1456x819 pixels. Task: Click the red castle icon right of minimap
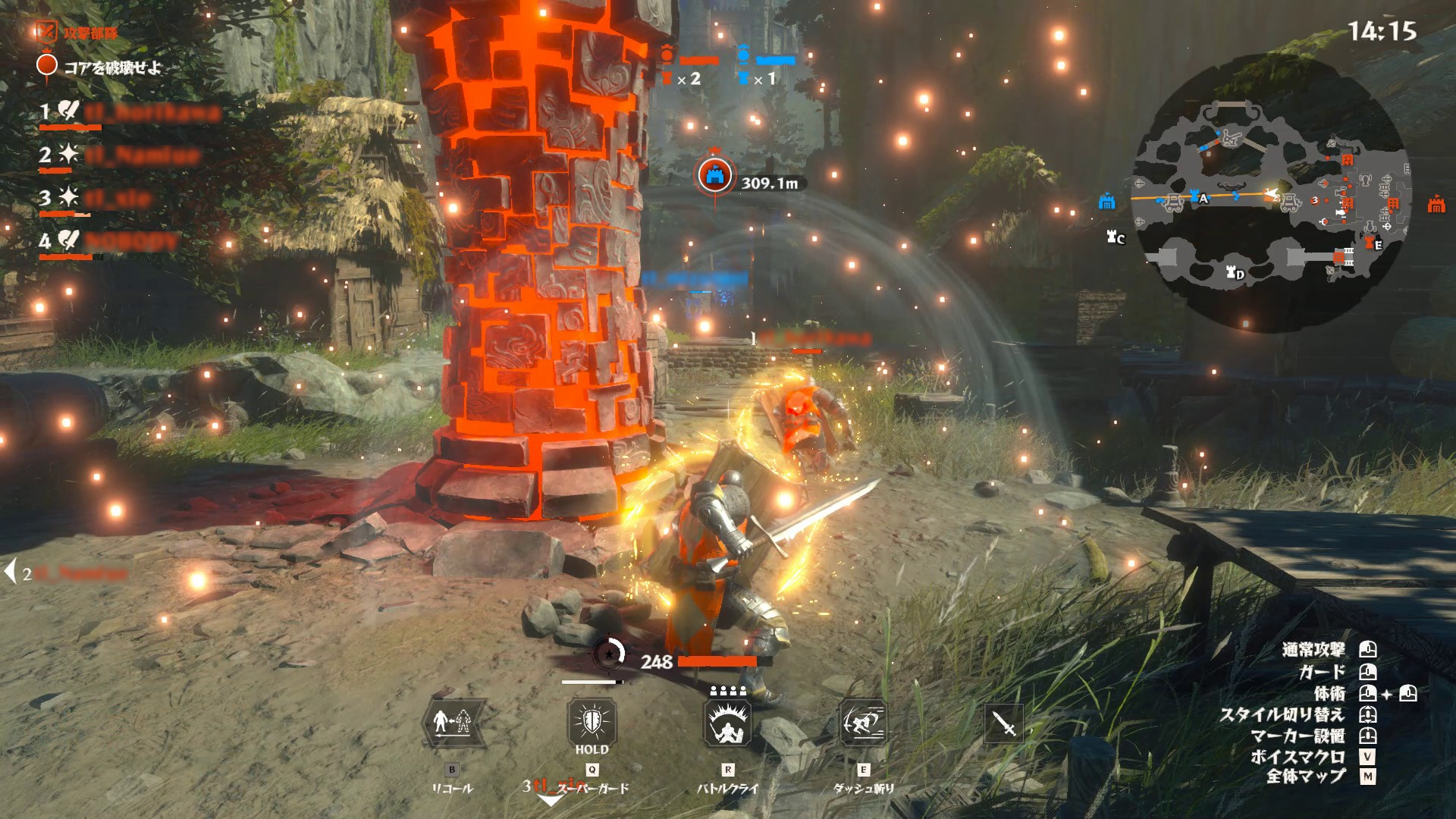click(1436, 204)
